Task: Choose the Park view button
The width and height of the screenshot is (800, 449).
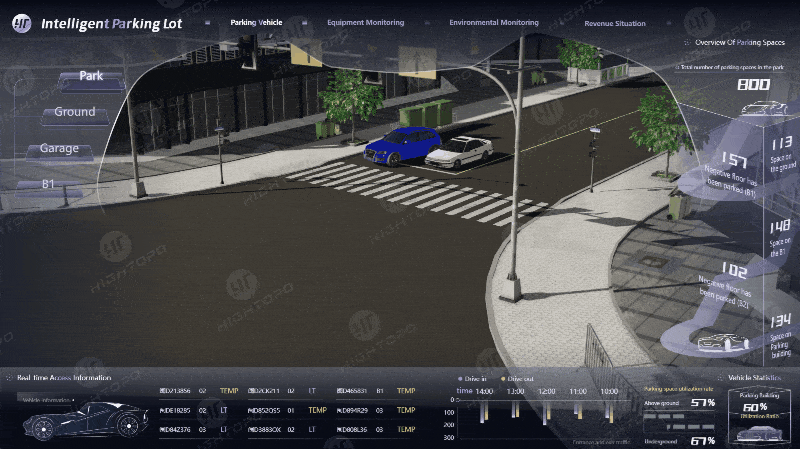Action: pos(91,77)
